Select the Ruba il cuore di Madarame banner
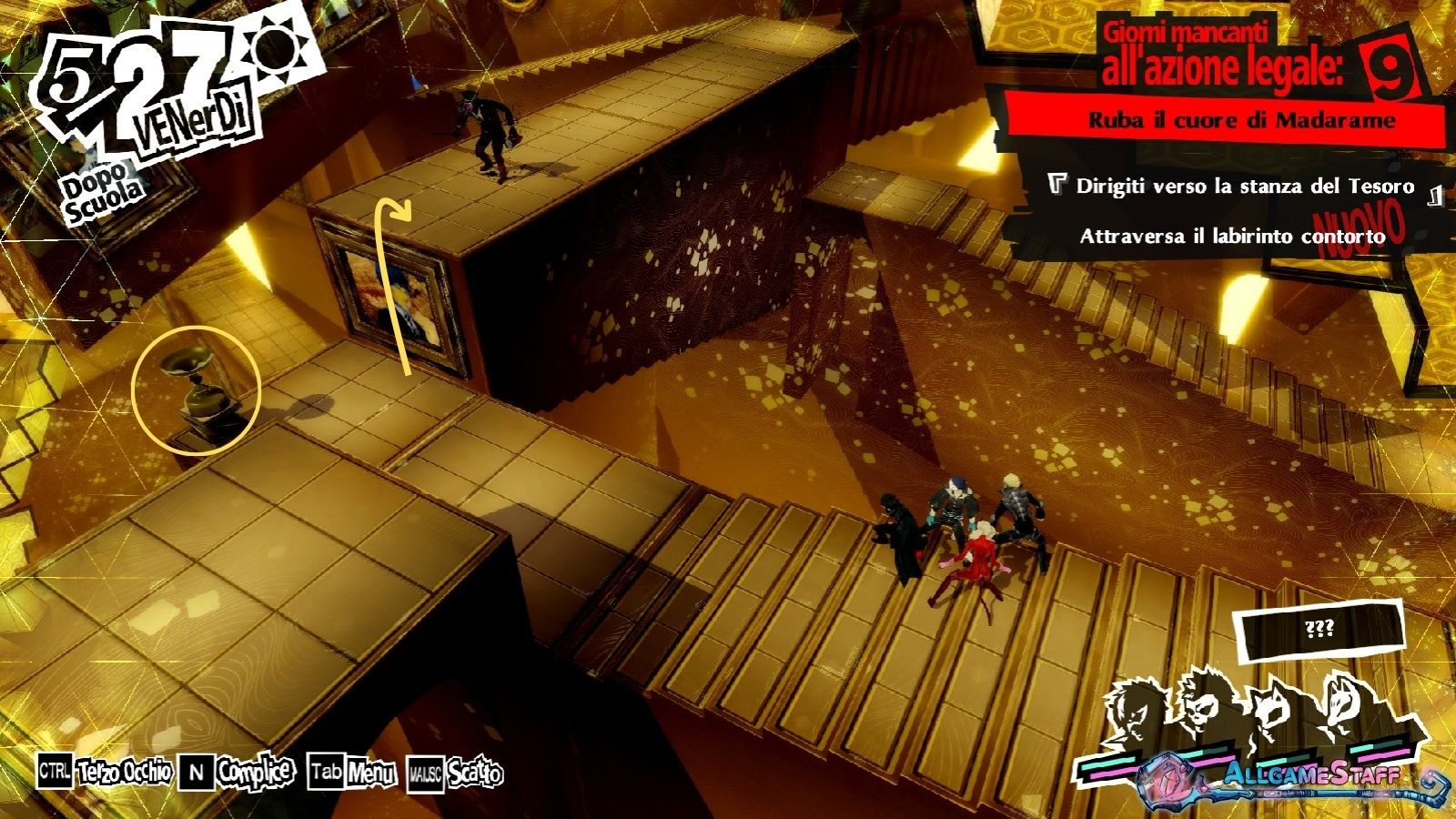 [1241, 120]
